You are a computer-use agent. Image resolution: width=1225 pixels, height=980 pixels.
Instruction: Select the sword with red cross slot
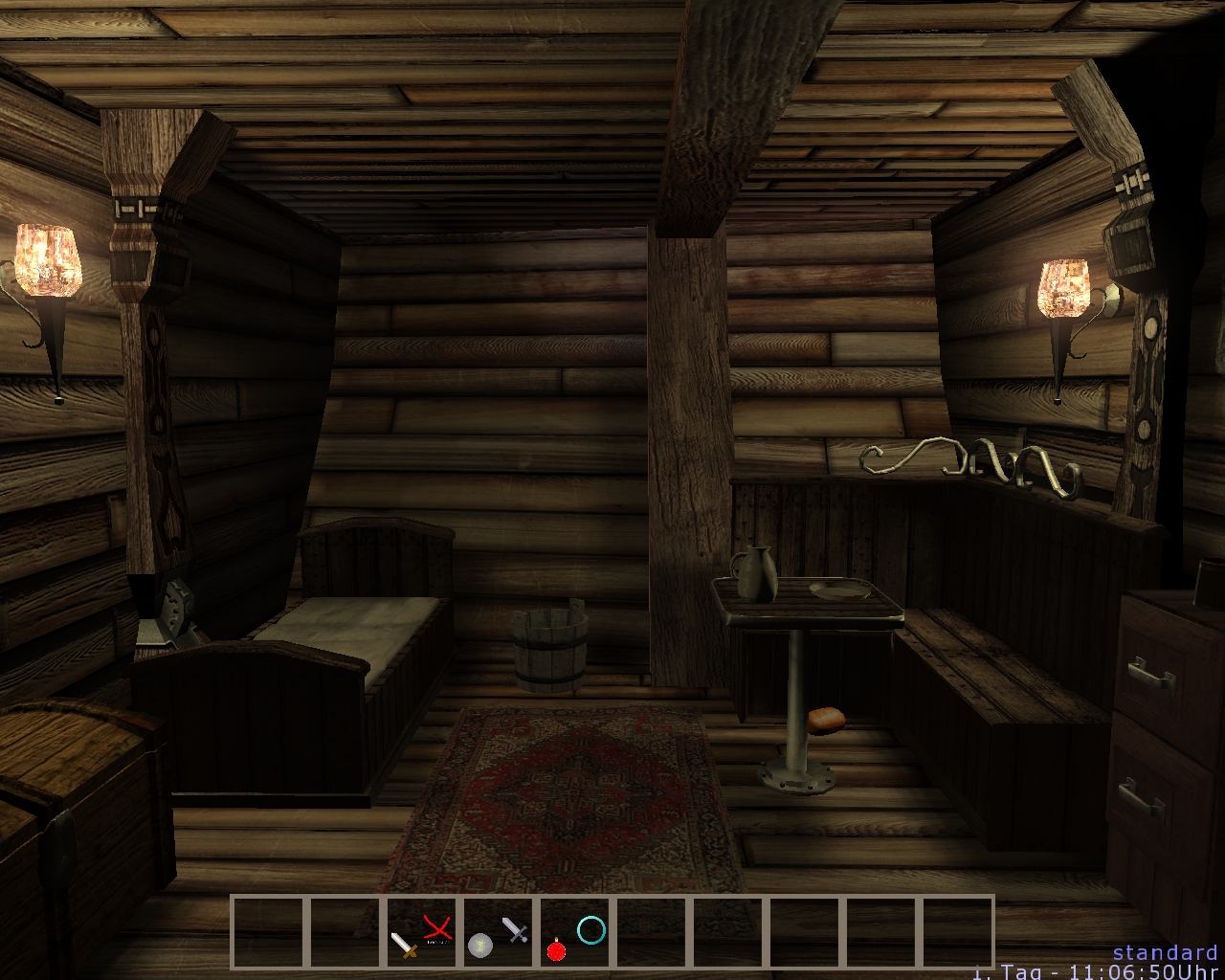coord(422,932)
